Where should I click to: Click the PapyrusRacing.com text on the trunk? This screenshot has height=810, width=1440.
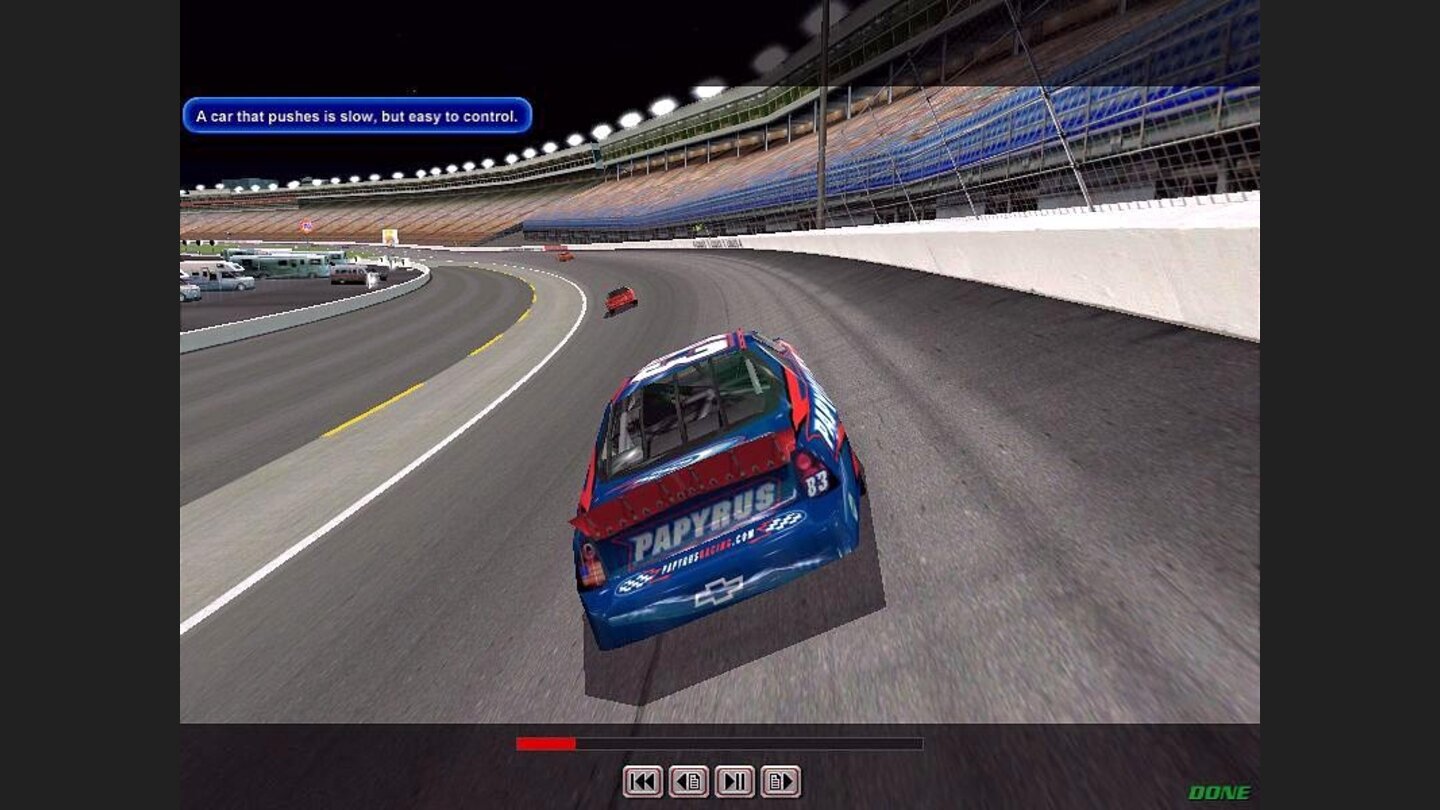pos(706,553)
